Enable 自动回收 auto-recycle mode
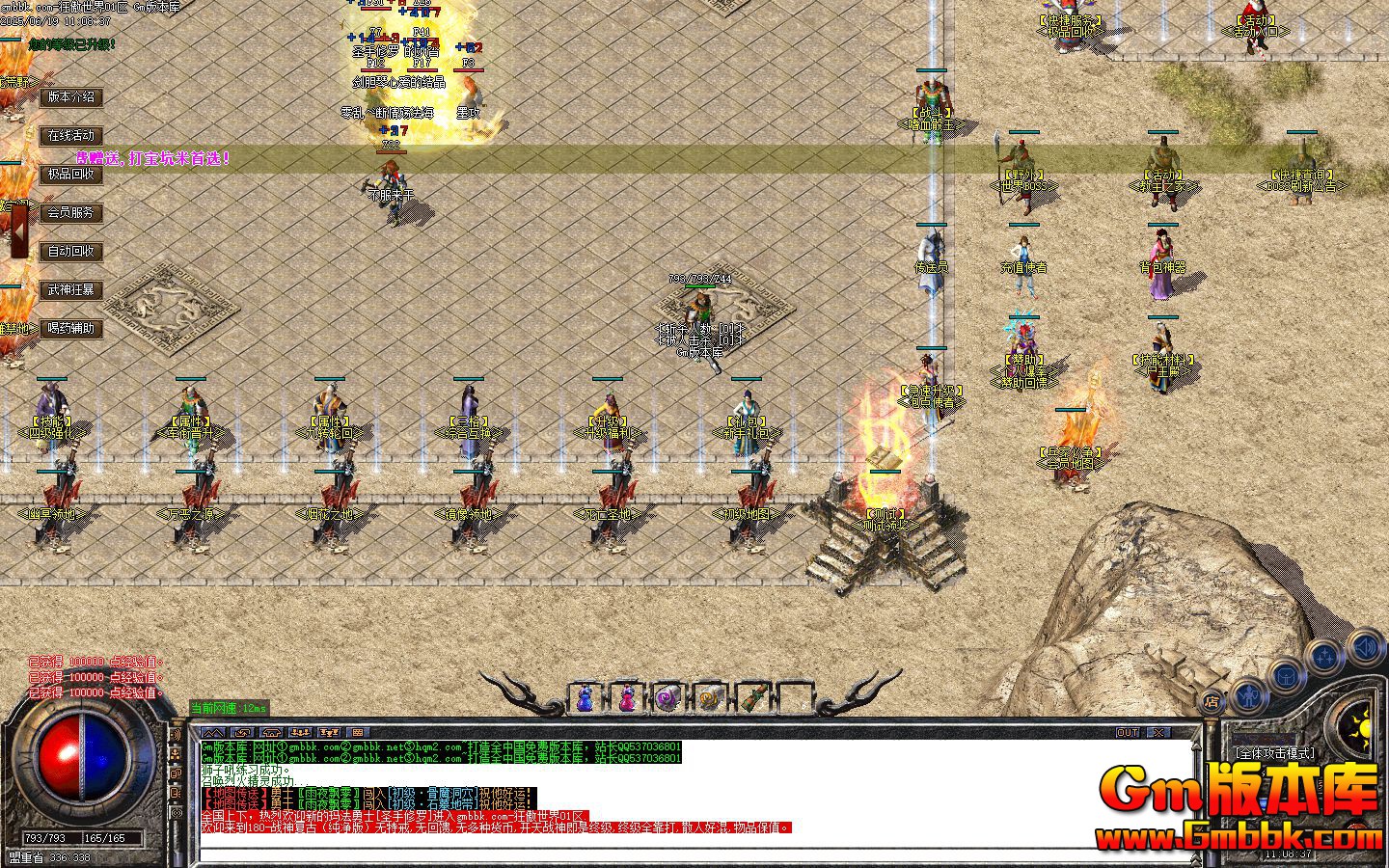Image resolution: width=1389 pixels, height=868 pixels. point(69,251)
